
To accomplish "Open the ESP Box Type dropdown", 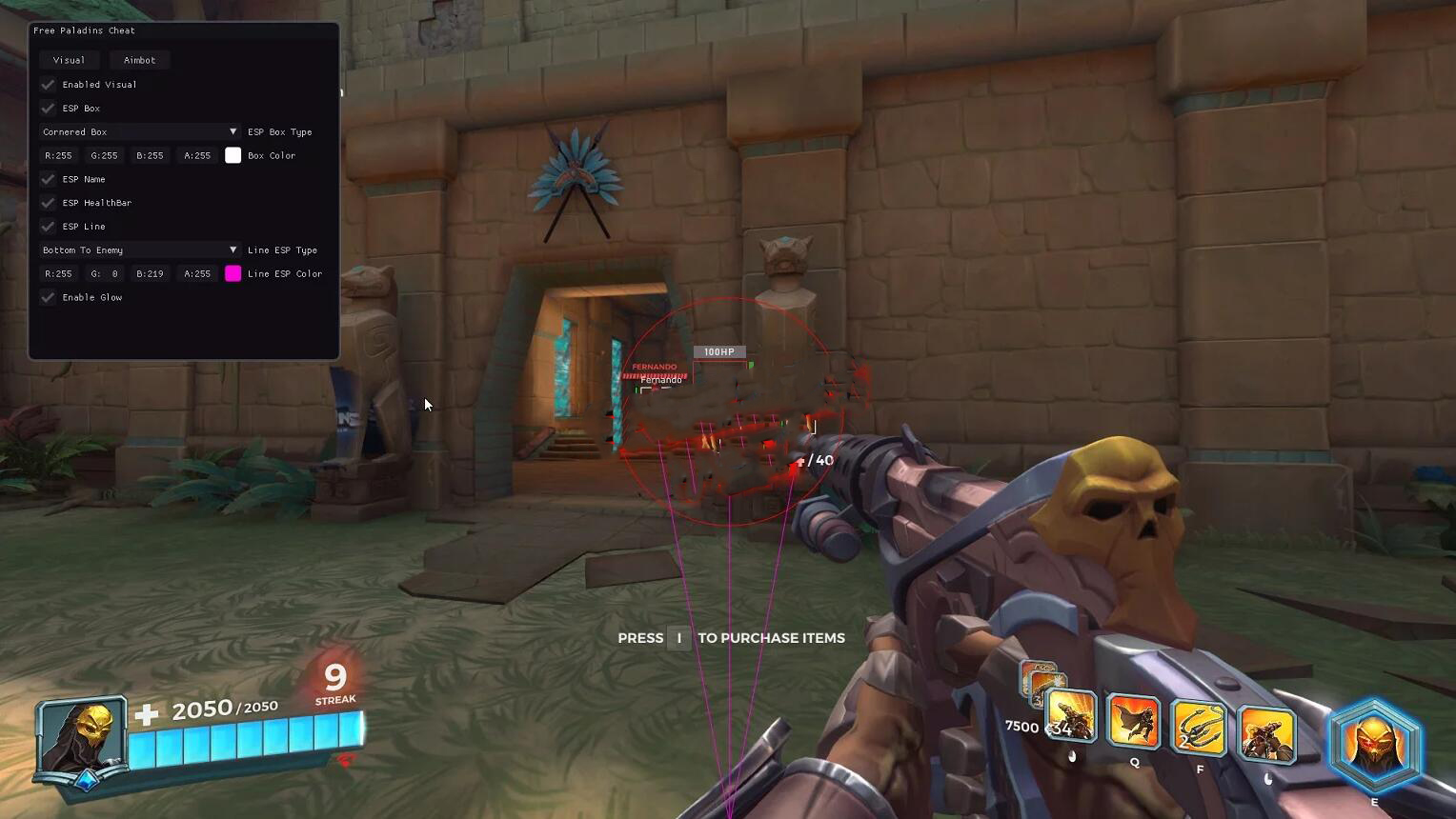I will click(139, 131).
